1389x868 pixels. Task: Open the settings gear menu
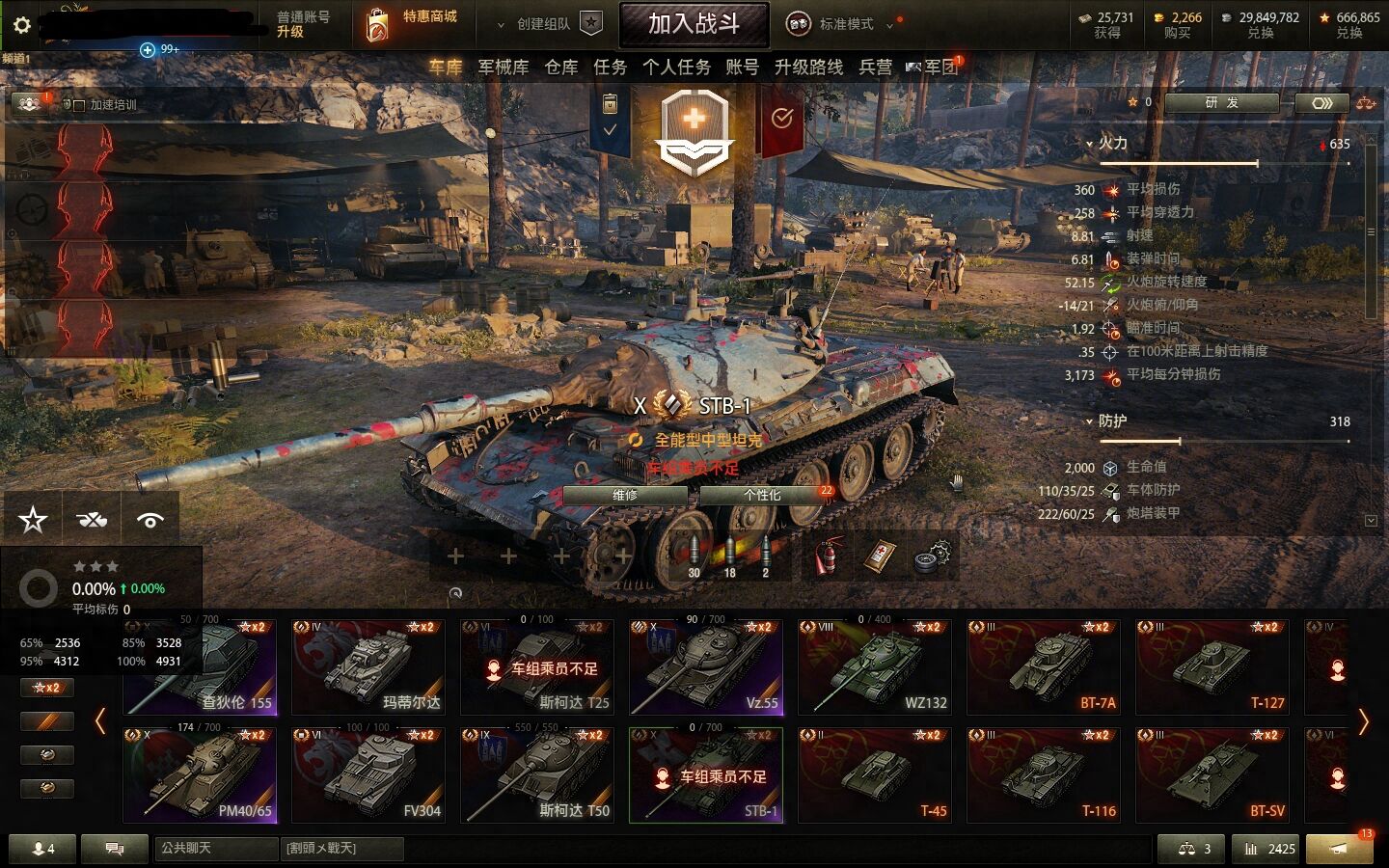(21, 25)
